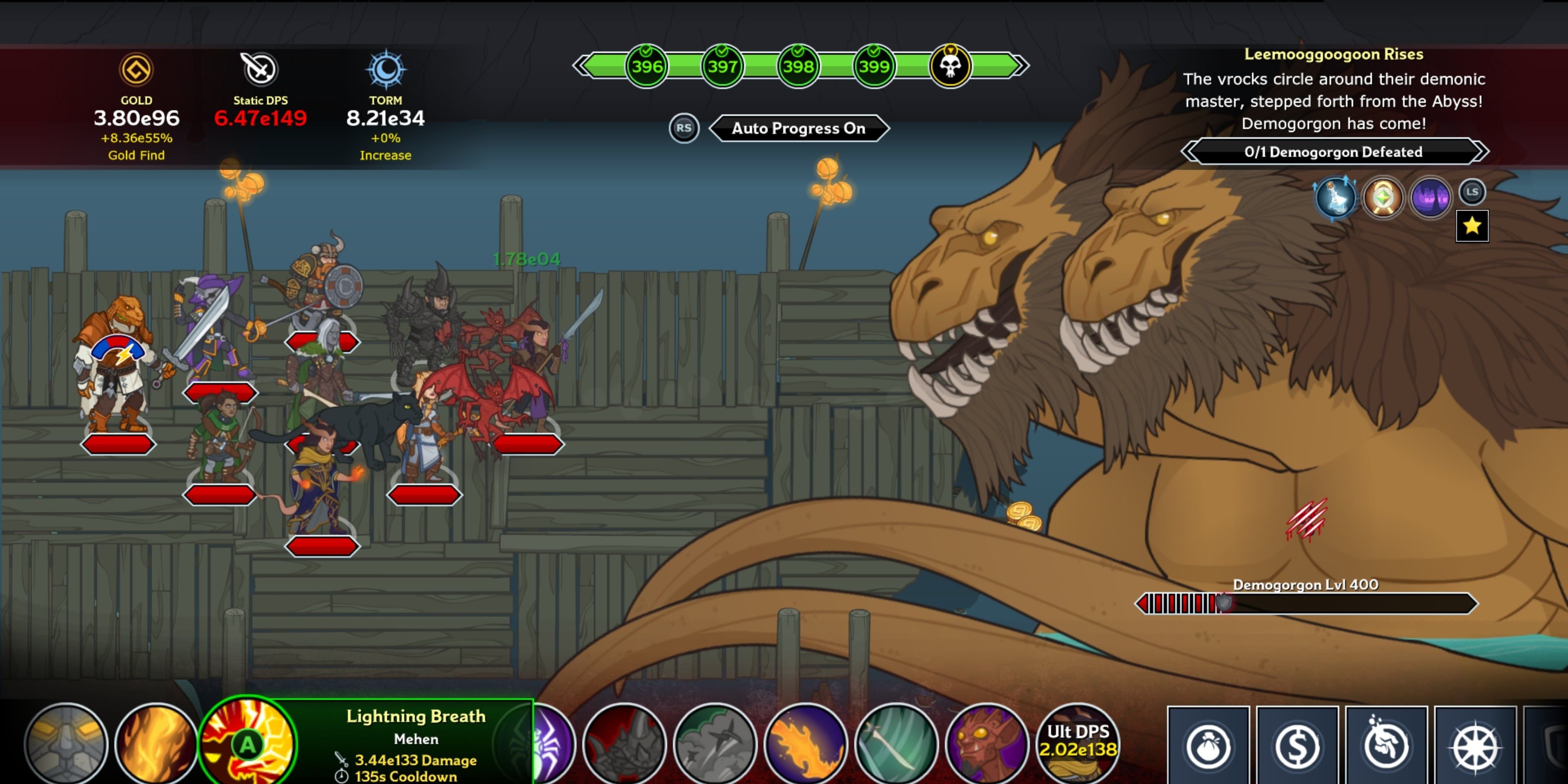Toggle the Auto Progress On button
1568x784 pixels.
click(x=798, y=129)
